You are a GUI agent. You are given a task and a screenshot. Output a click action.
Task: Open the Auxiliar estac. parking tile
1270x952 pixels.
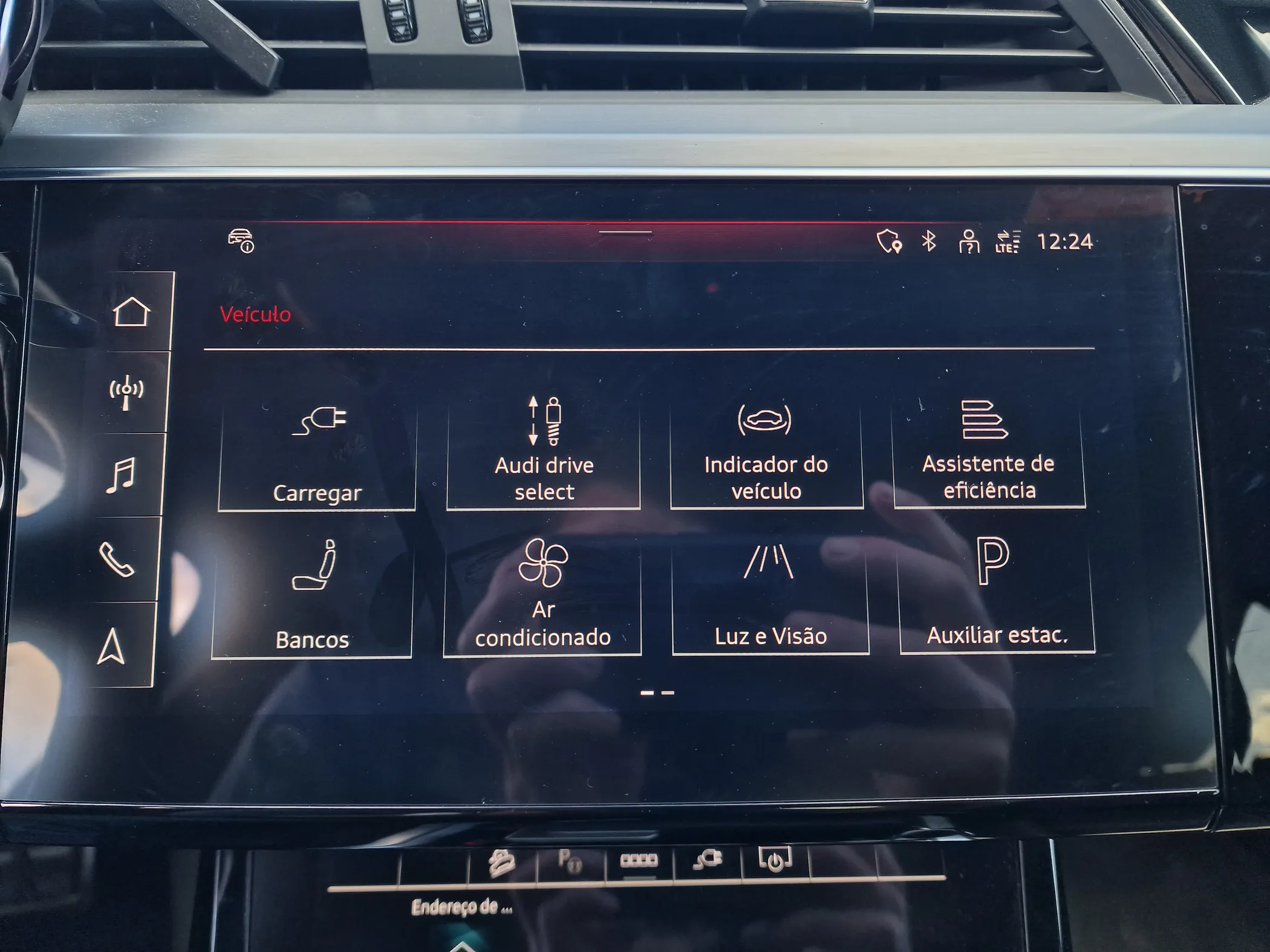click(997, 594)
